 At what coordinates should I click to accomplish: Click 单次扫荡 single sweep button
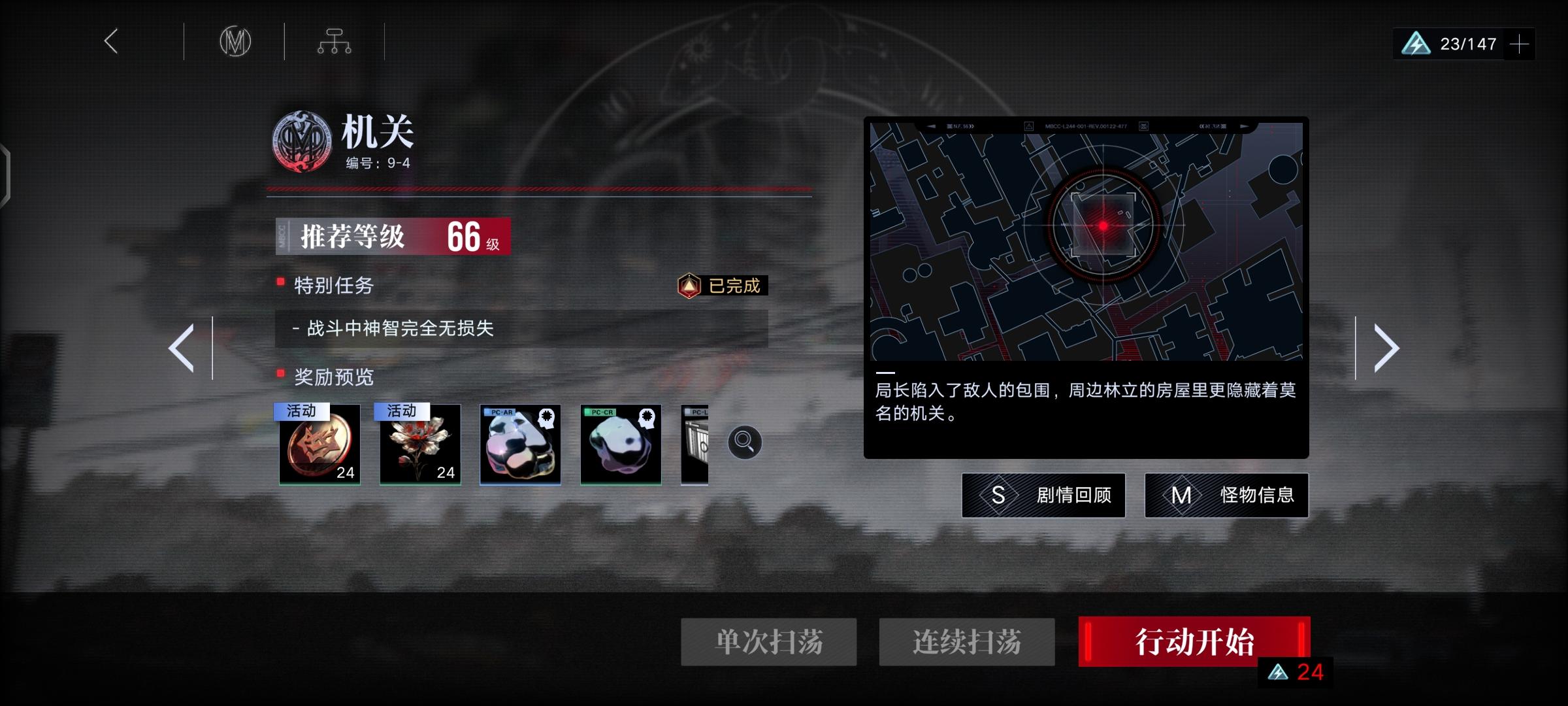pos(769,643)
